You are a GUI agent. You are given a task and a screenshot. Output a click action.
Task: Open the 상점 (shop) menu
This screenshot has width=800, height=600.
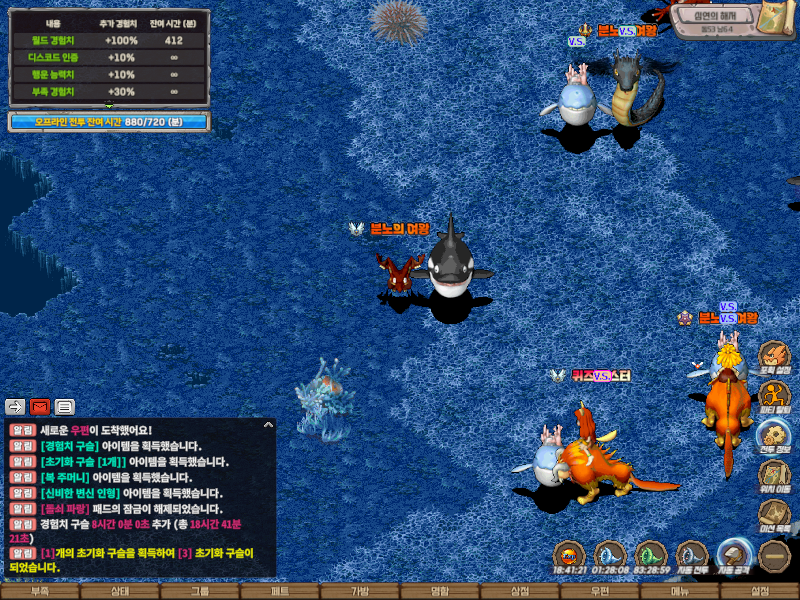pyautogui.click(x=520, y=591)
